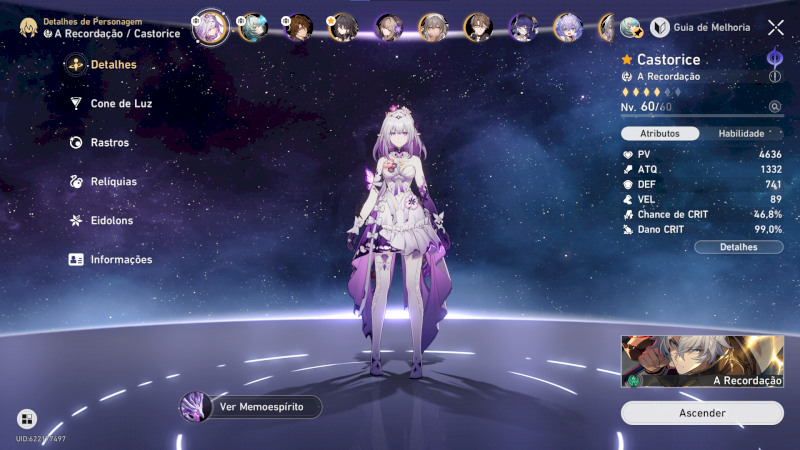Click the magnifier icon next to level

774,106
